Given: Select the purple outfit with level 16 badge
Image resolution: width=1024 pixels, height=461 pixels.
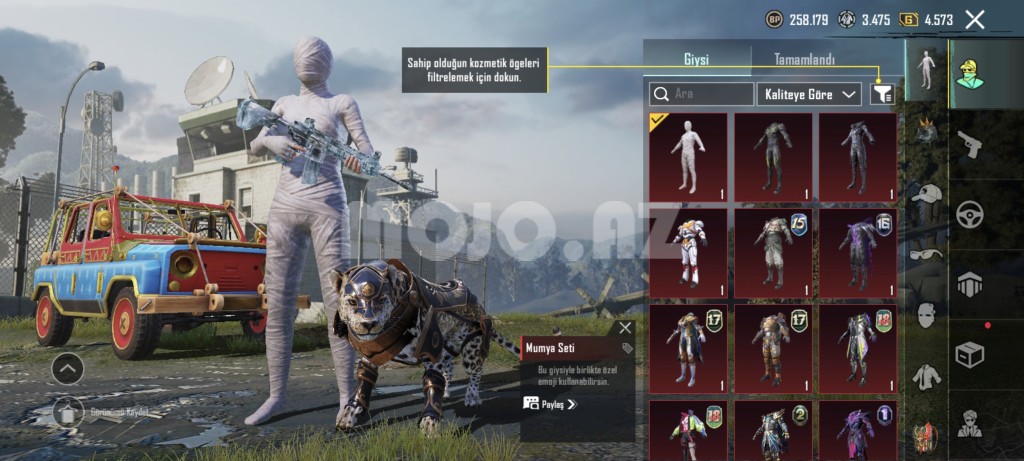Looking at the screenshot, I should click(858, 251).
